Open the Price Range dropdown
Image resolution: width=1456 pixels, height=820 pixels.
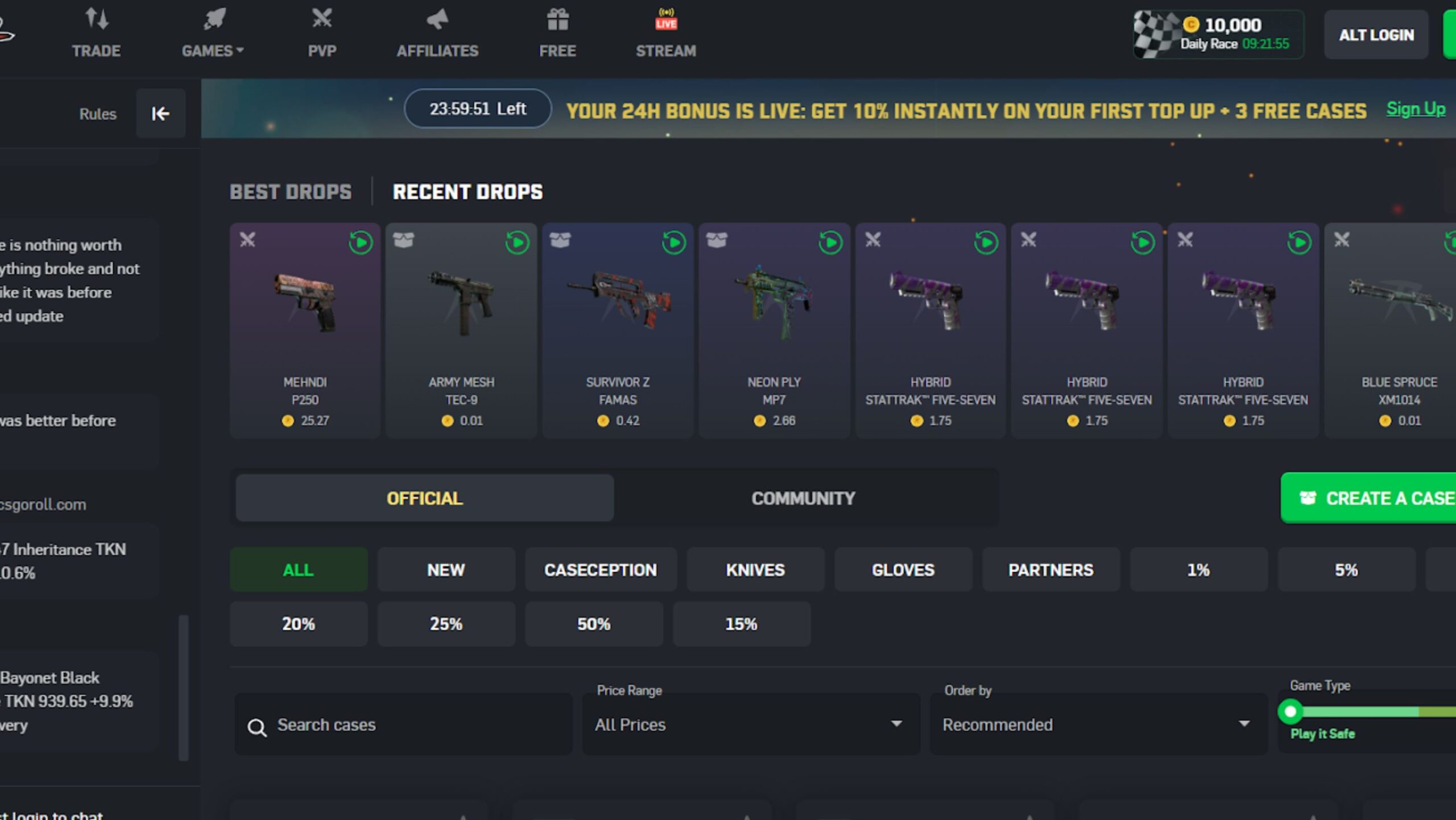point(750,725)
